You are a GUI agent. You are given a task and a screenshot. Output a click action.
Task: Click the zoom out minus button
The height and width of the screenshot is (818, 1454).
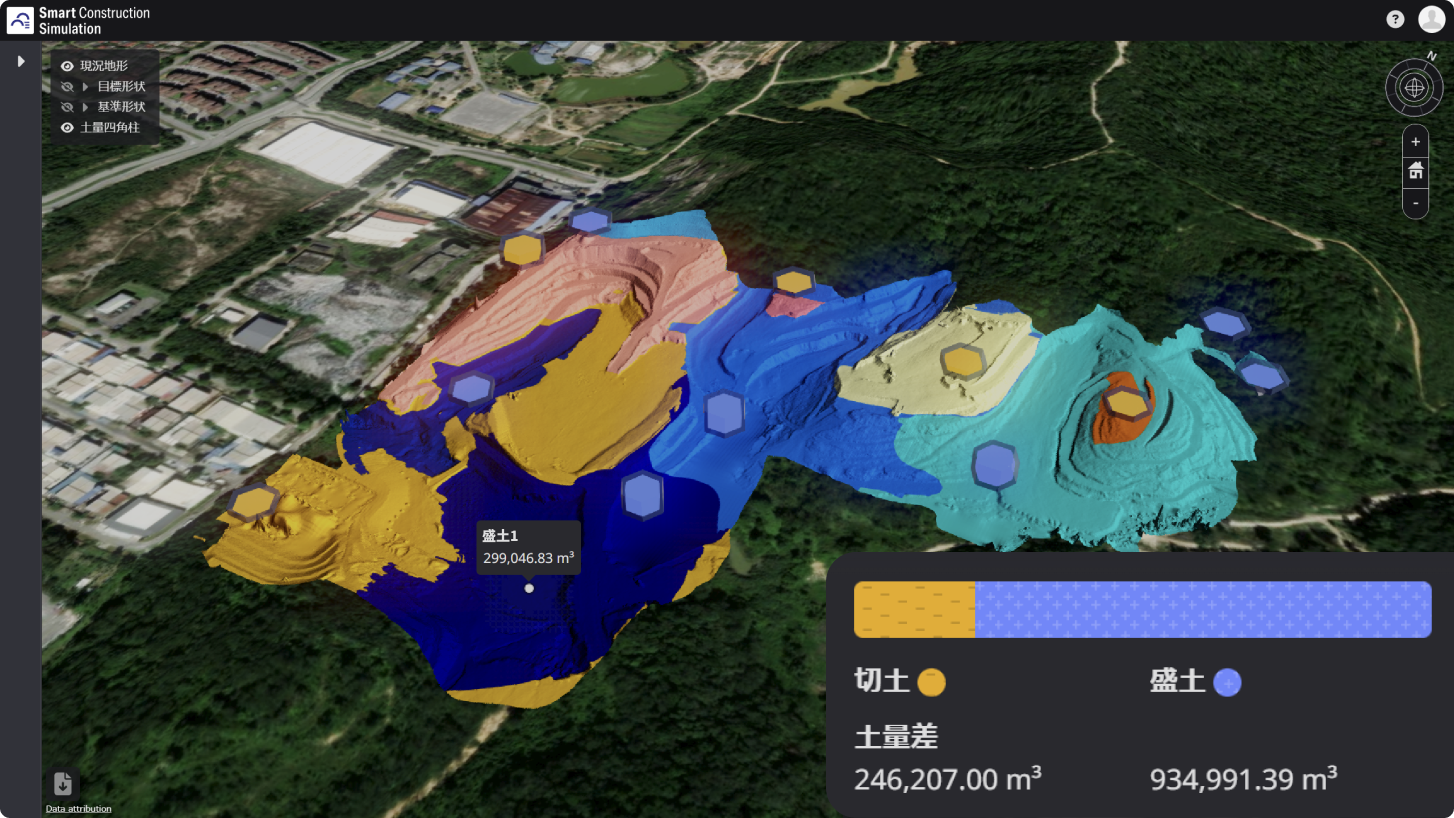[x=1415, y=203]
